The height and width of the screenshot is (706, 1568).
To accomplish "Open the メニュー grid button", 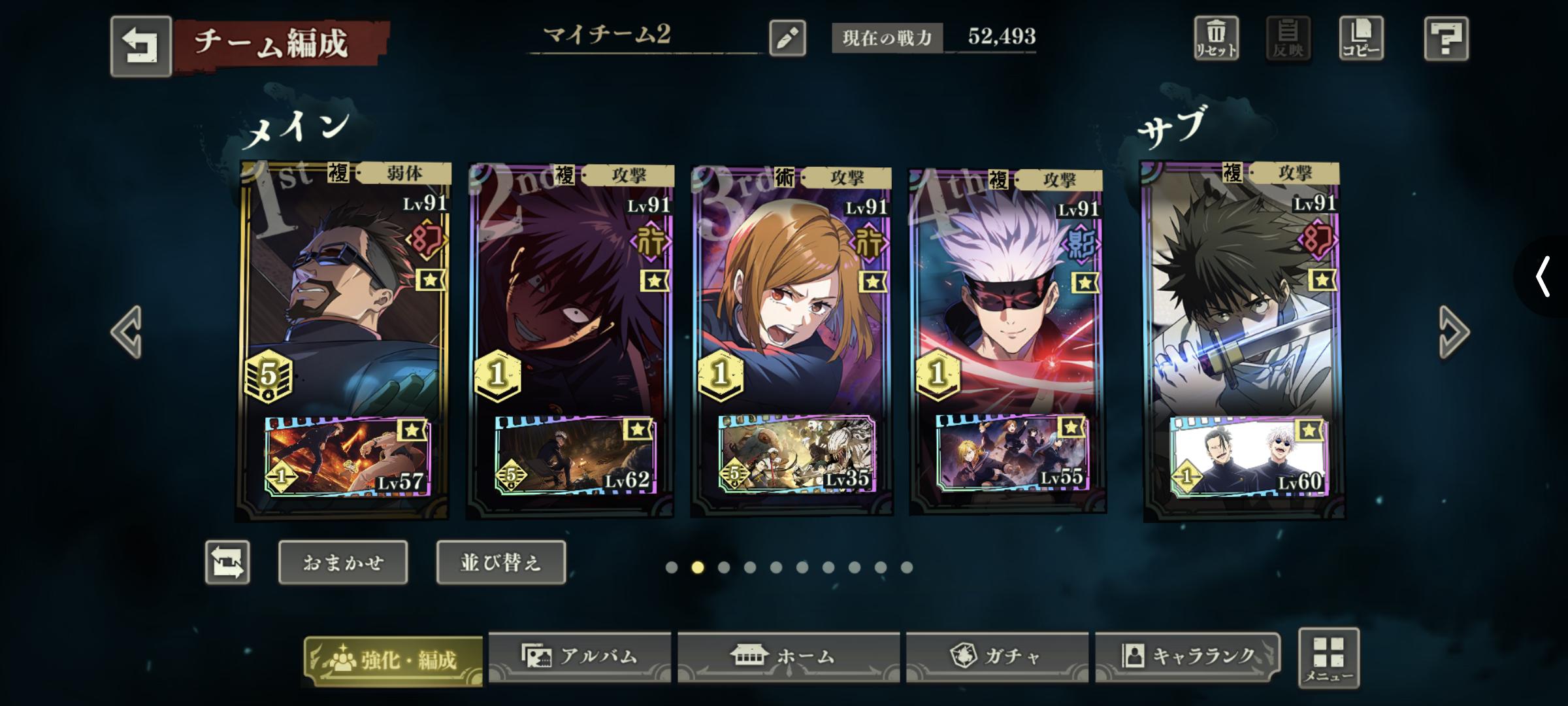I will tap(1328, 658).
